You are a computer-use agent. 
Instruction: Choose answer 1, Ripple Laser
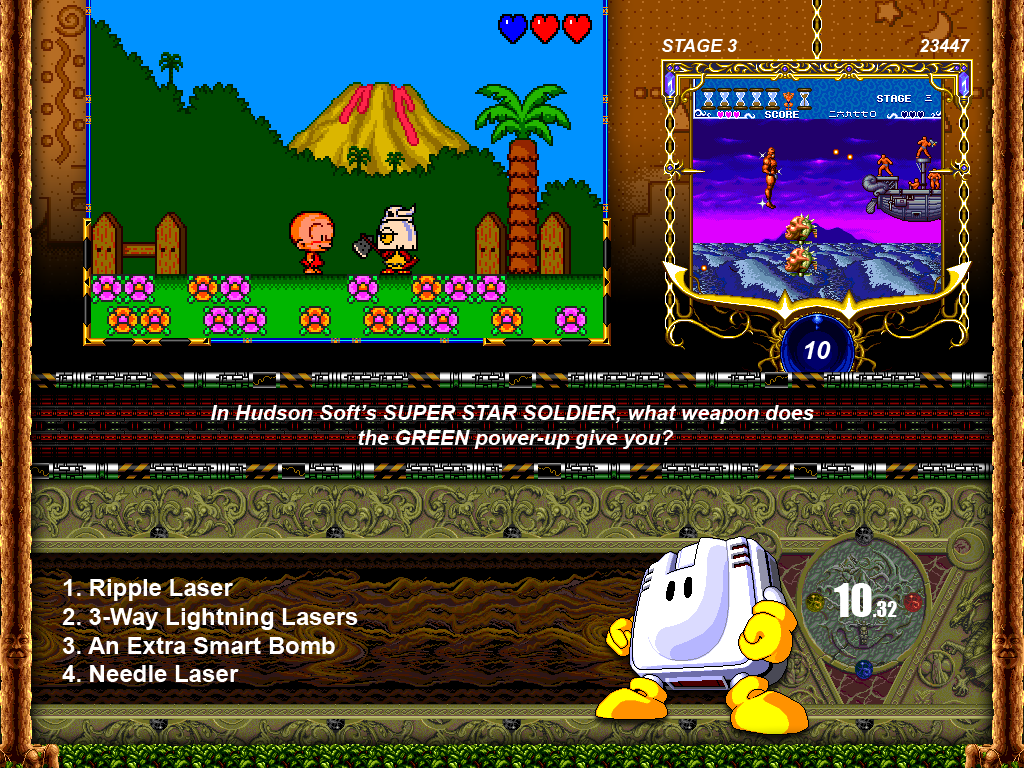tap(148, 588)
